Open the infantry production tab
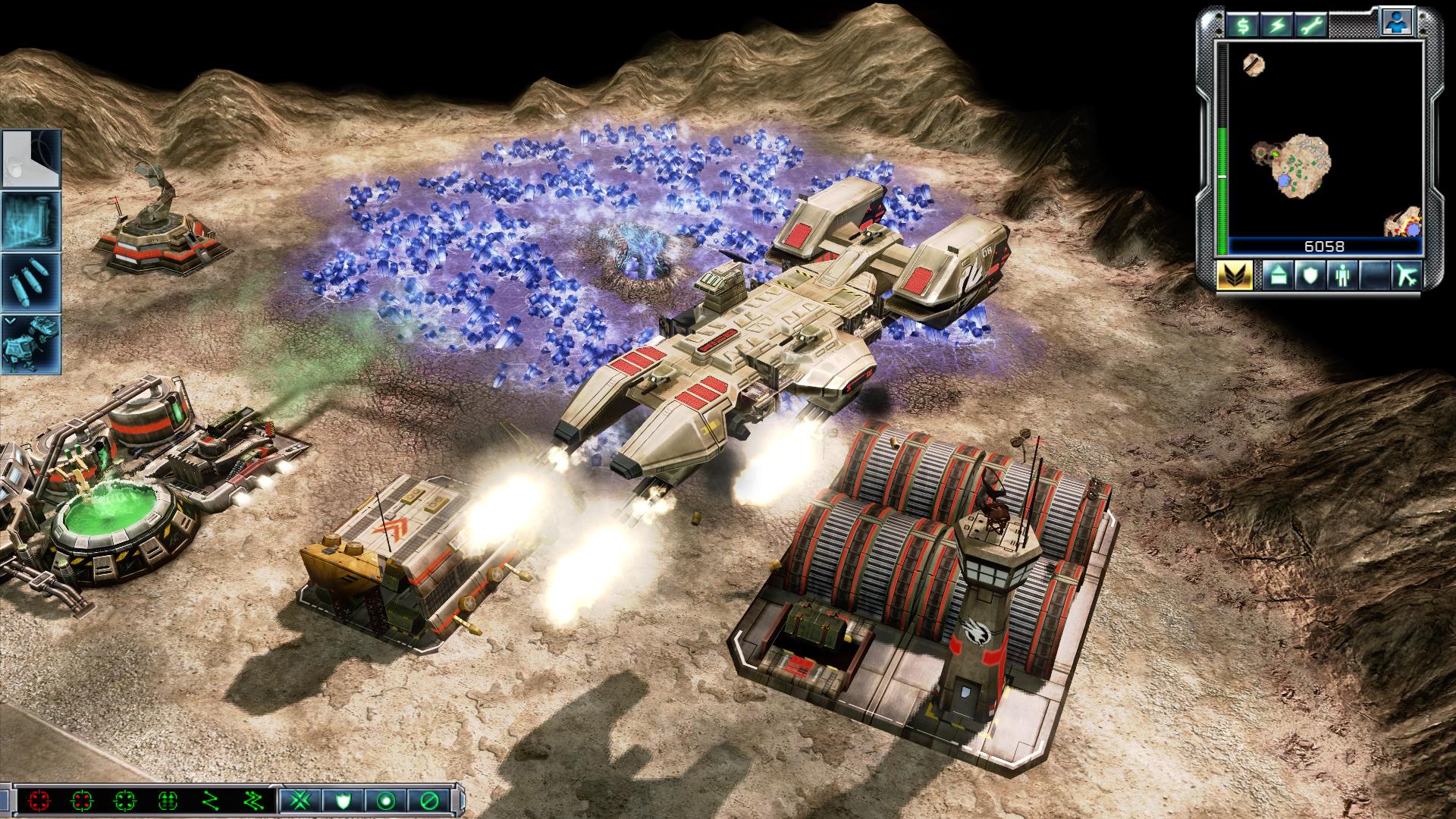 (1341, 275)
